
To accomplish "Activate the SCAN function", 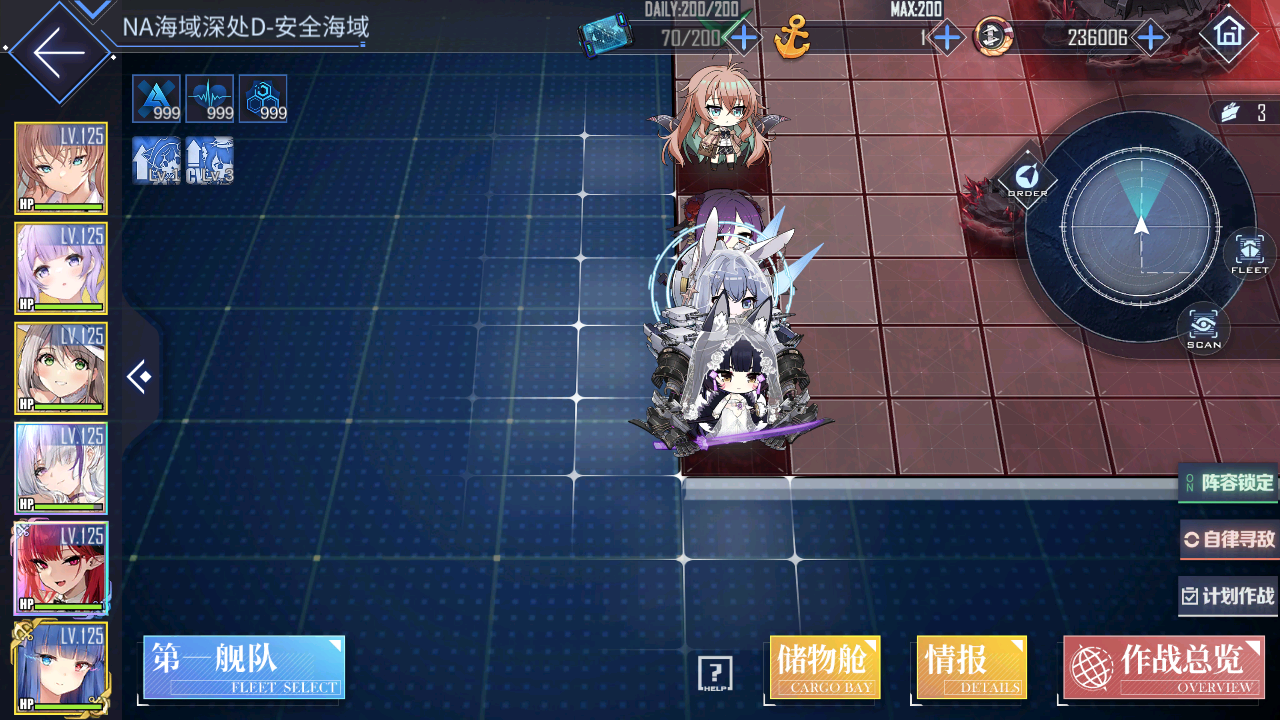I will tap(1204, 327).
